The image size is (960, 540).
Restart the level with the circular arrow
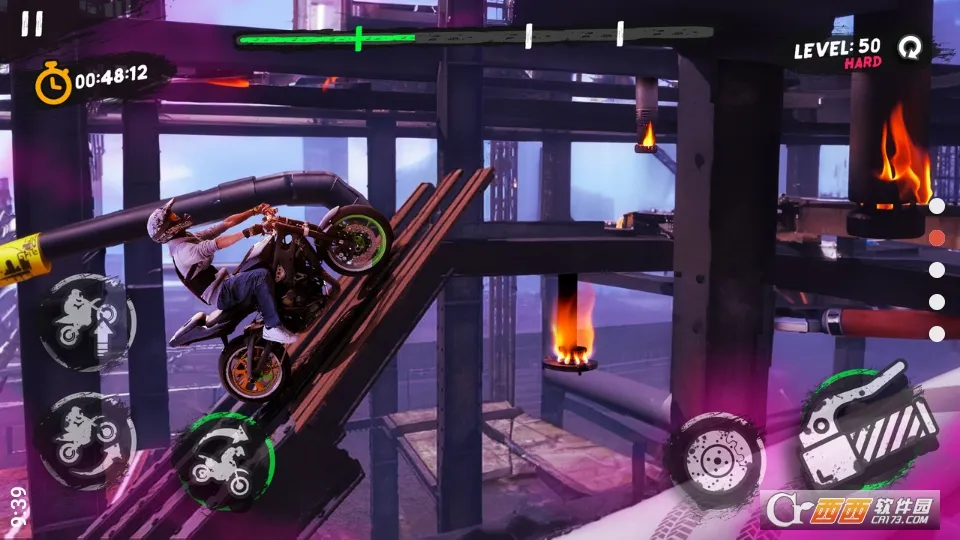pos(908,47)
